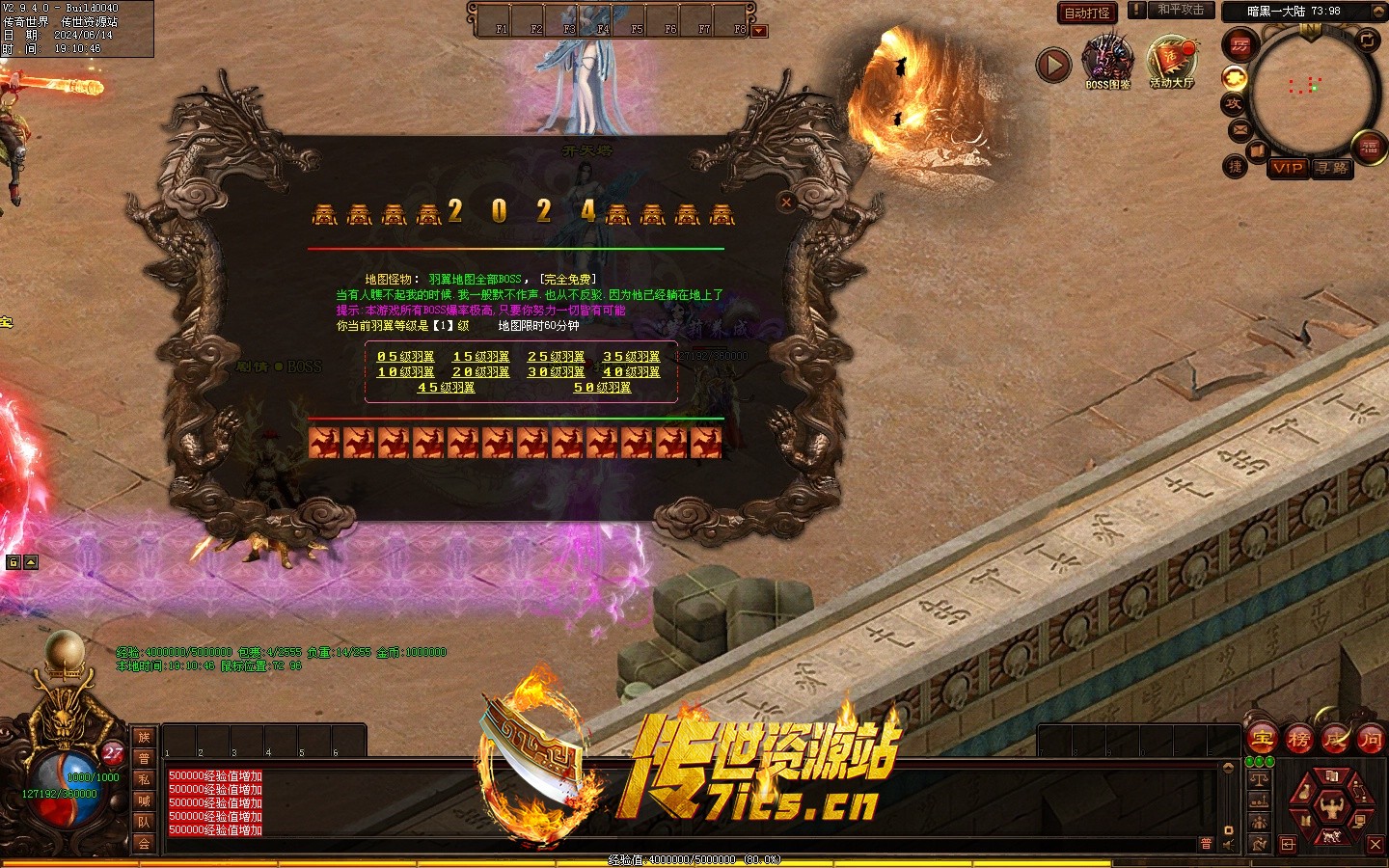Open the VIP panel
This screenshot has width=1389, height=868.
(1288, 168)
